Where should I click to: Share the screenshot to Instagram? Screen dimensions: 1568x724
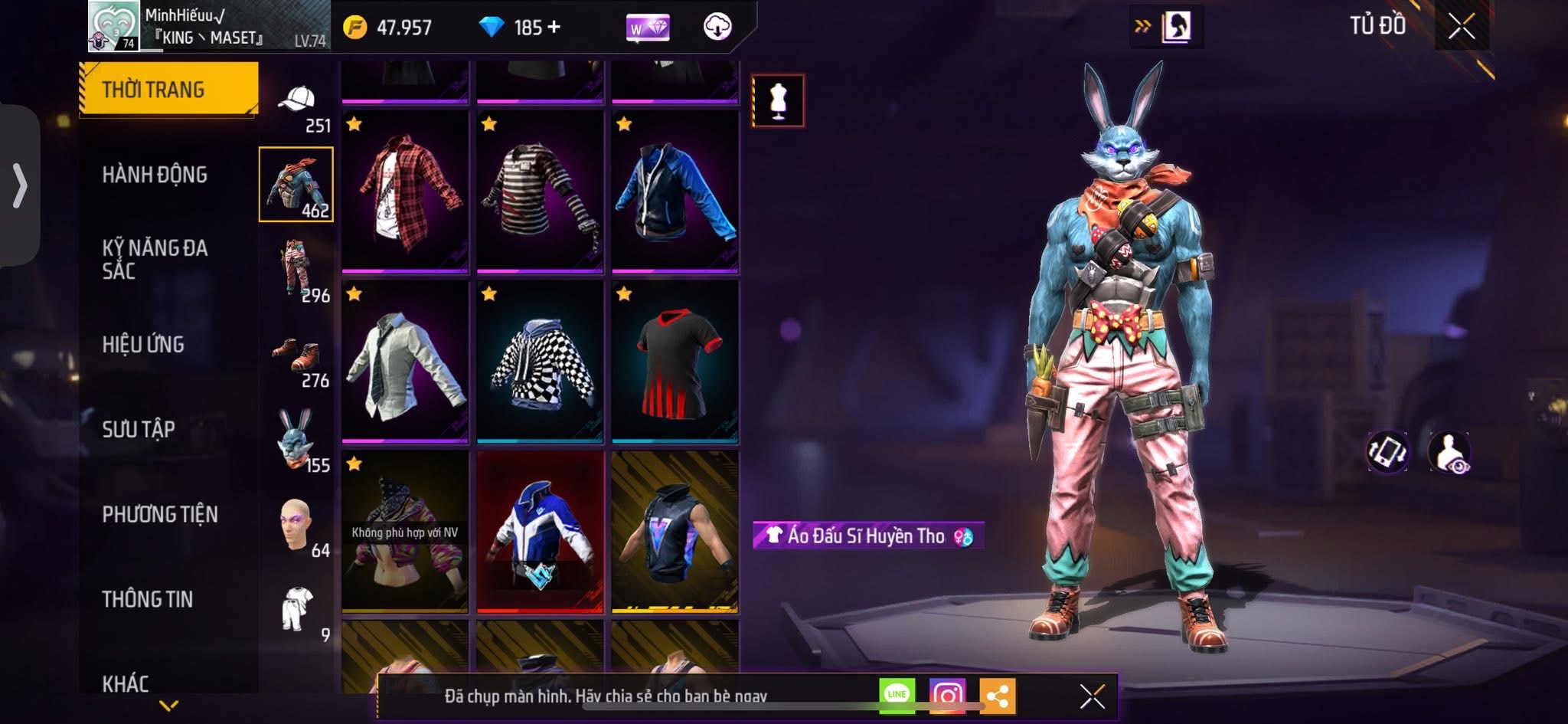(947, 695)
